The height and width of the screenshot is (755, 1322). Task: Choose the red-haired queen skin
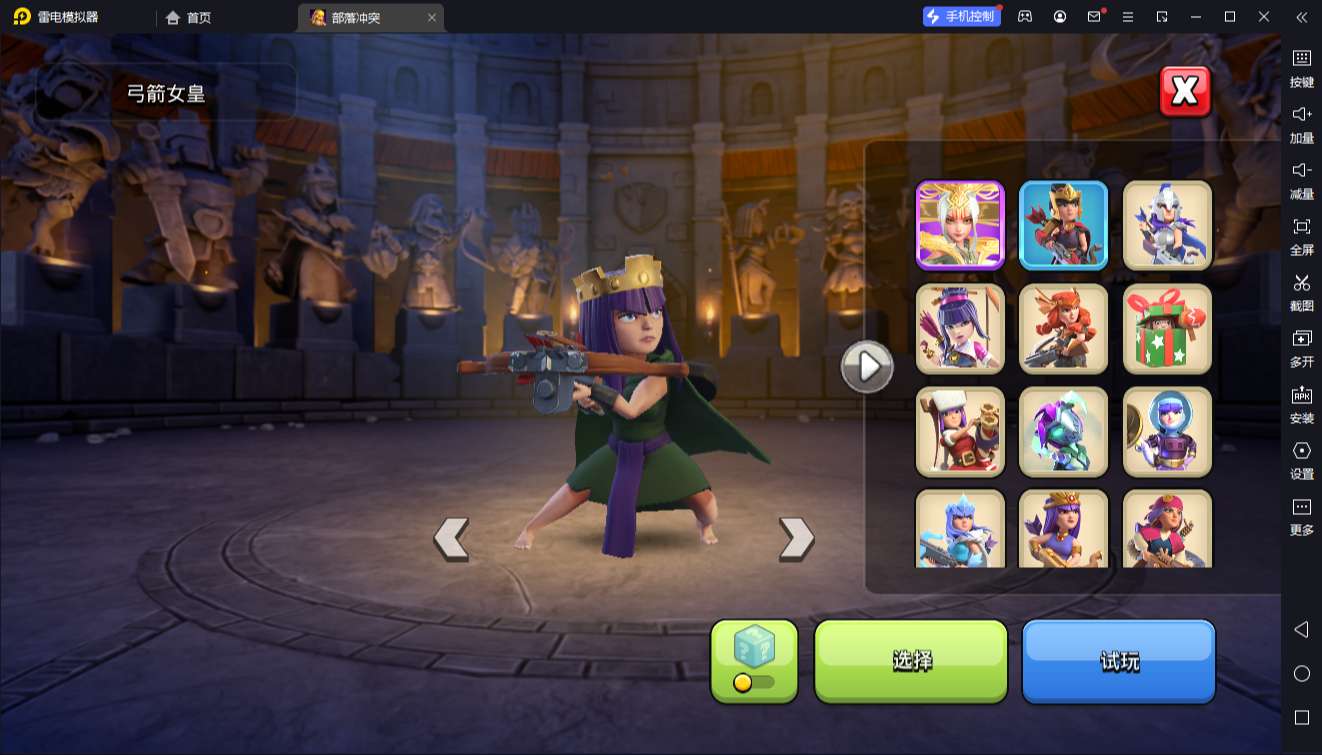(x=1064, y=329)
